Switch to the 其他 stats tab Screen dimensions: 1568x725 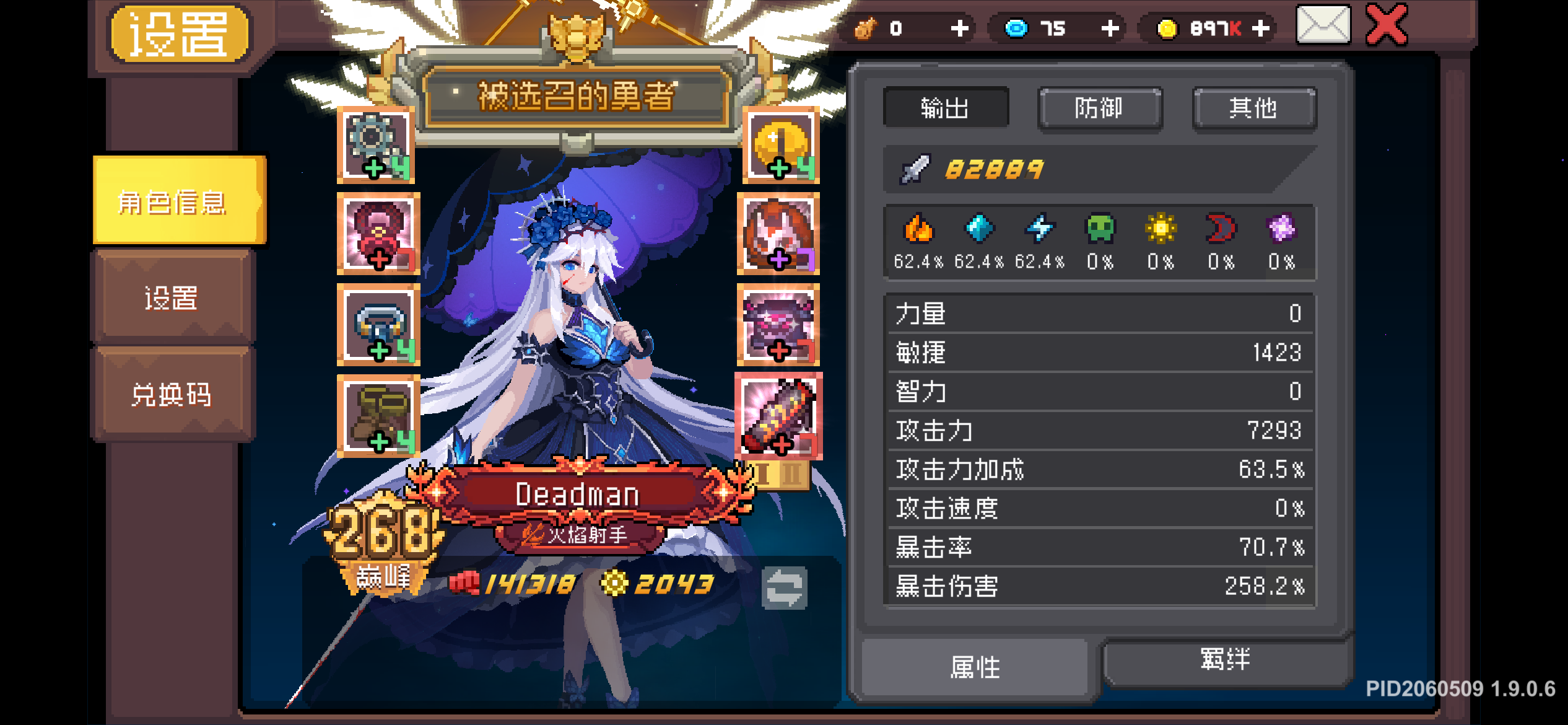tap(1253, 107)
